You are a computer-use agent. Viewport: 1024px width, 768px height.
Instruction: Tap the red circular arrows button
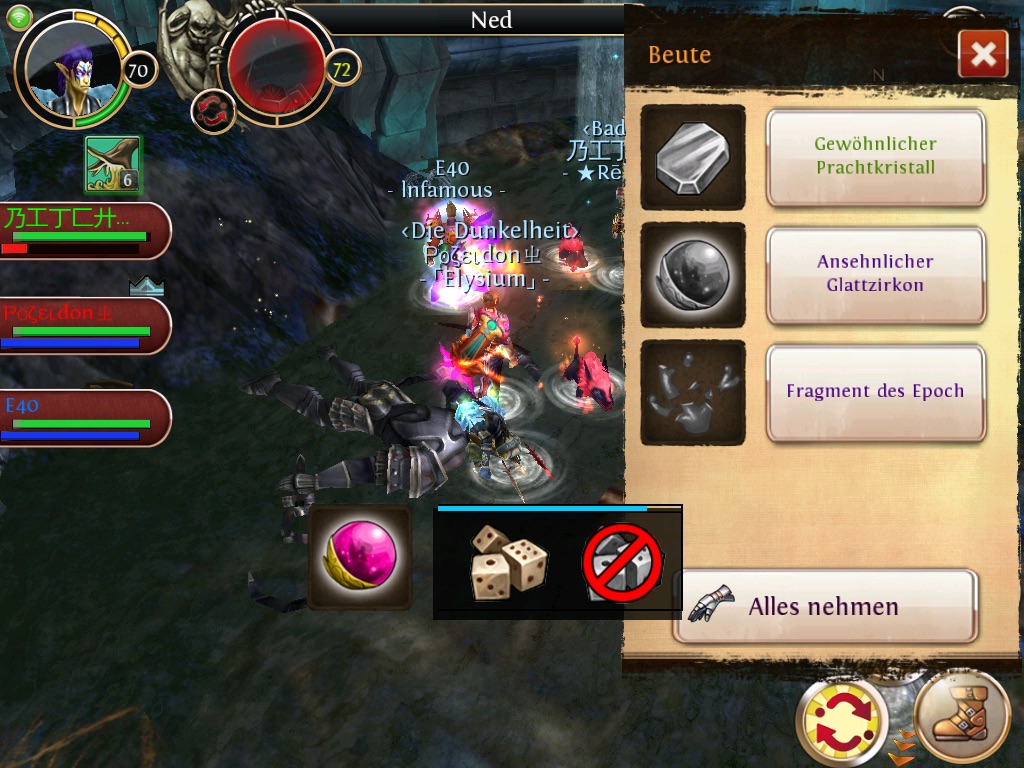[x=842, y=720]
